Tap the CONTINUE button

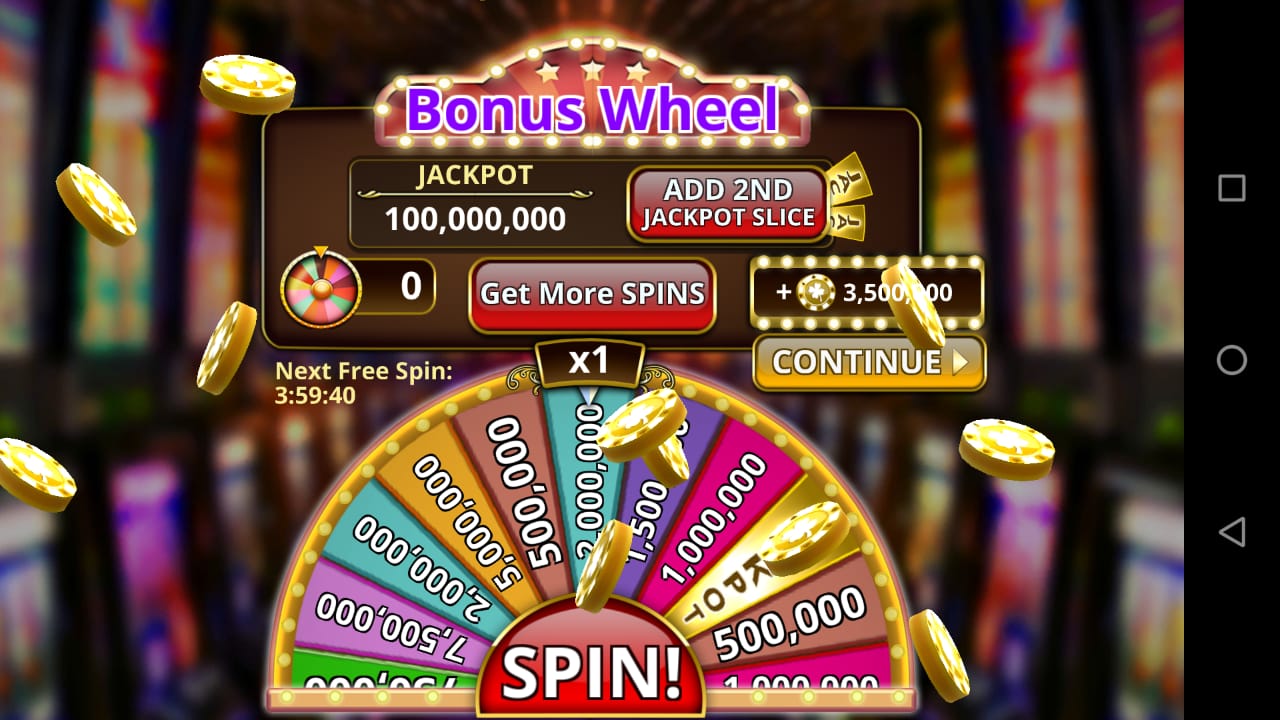click(x=868, y=362)
